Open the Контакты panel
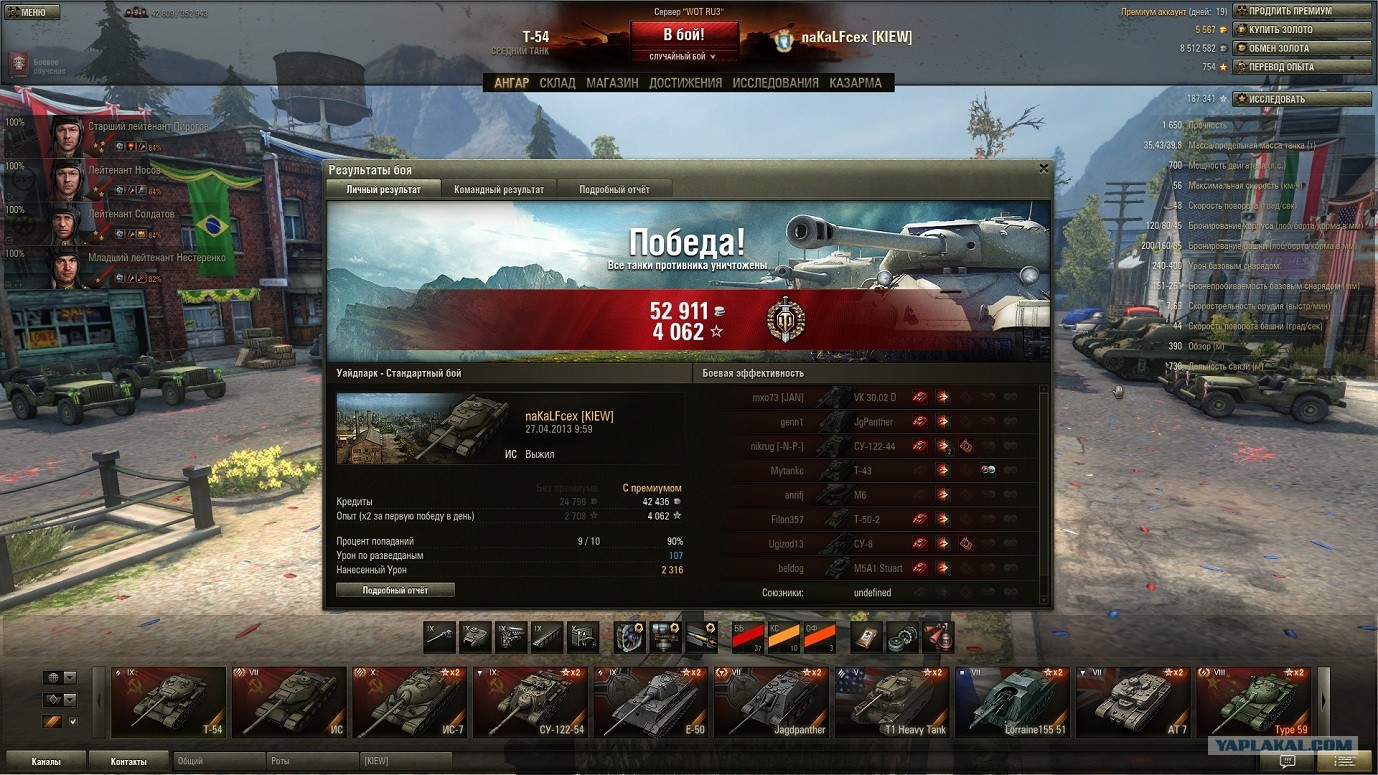This screenshot has height=775, width=1378. tap(129, 761)
